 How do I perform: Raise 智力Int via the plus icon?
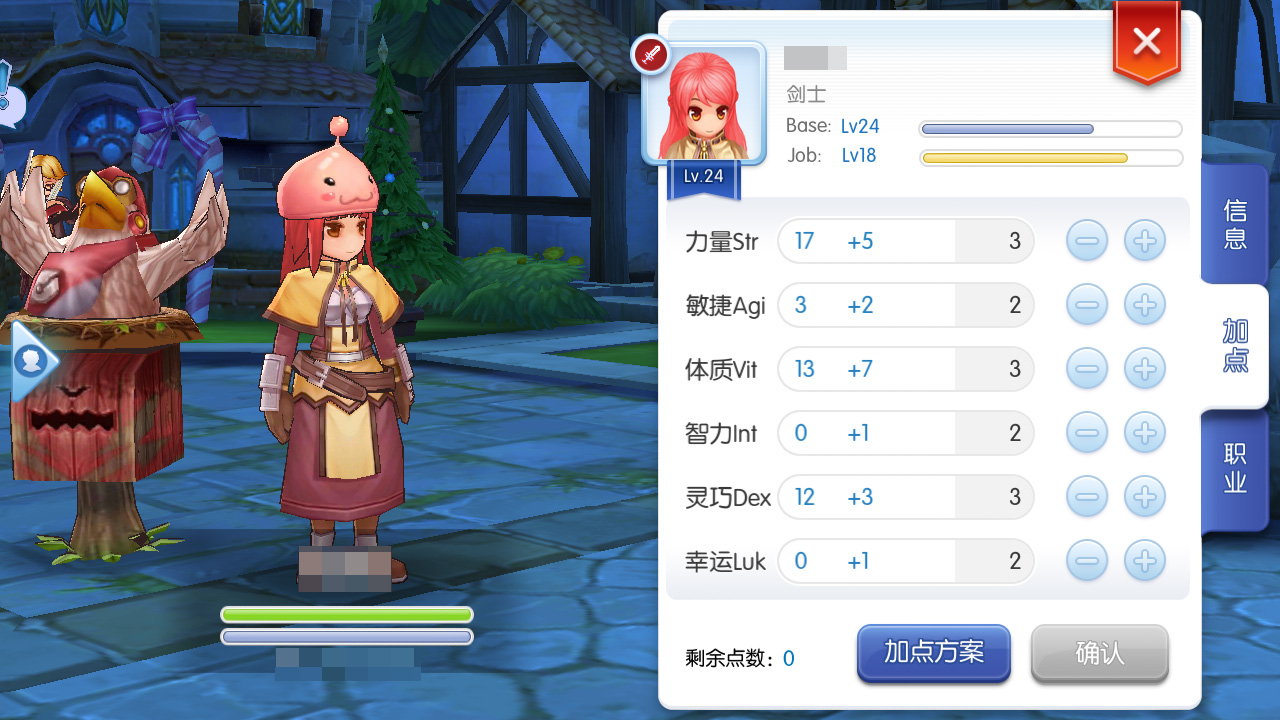1144,432
